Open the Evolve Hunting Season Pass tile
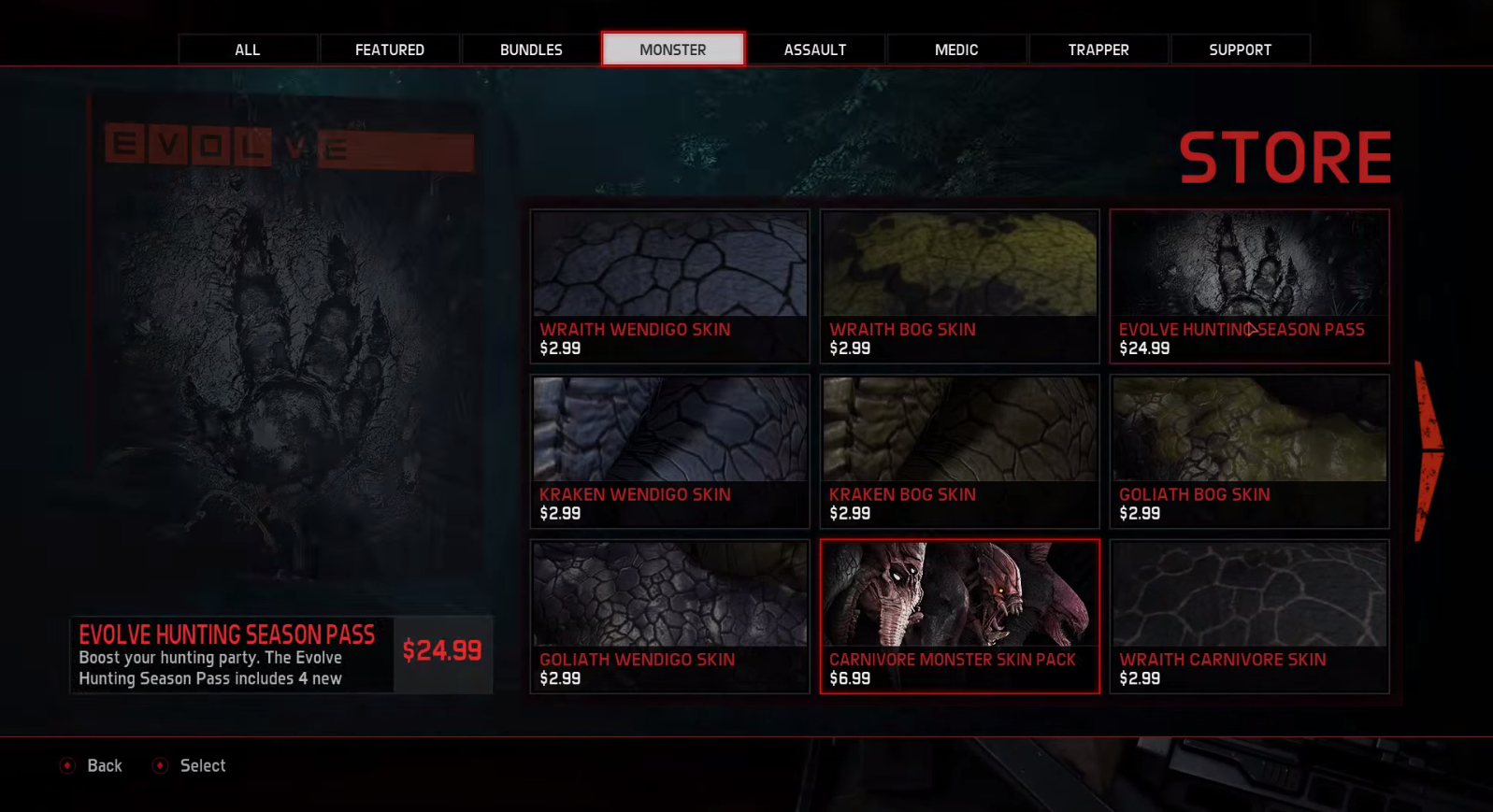Viewport: 1493px width, 812px height. pyautogui.click(x=1249, y=286)
